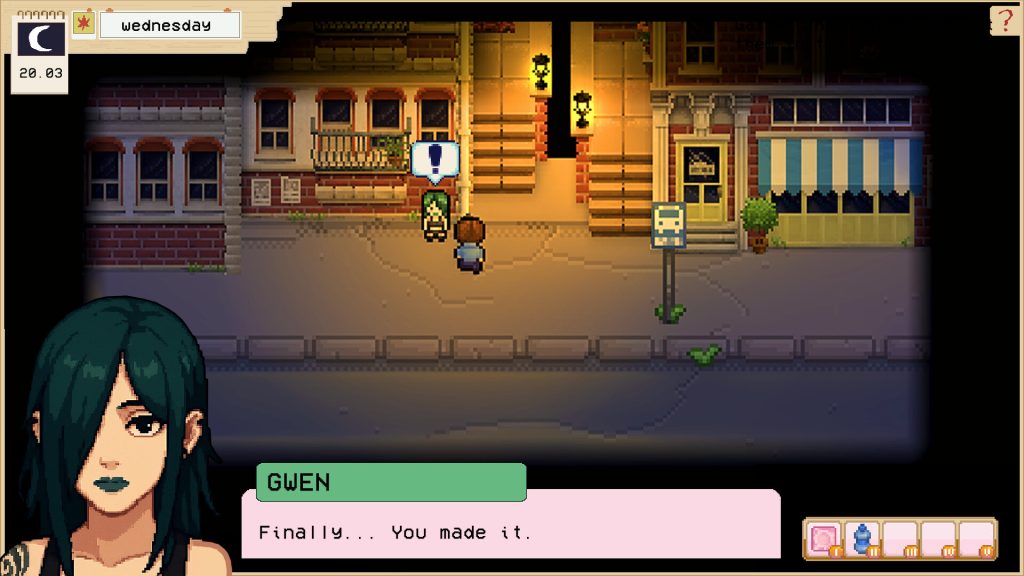Screen dimensions: 1024x576
Task: Select the pink item in hotbar slot I
Action: click(x=823, y=539)
